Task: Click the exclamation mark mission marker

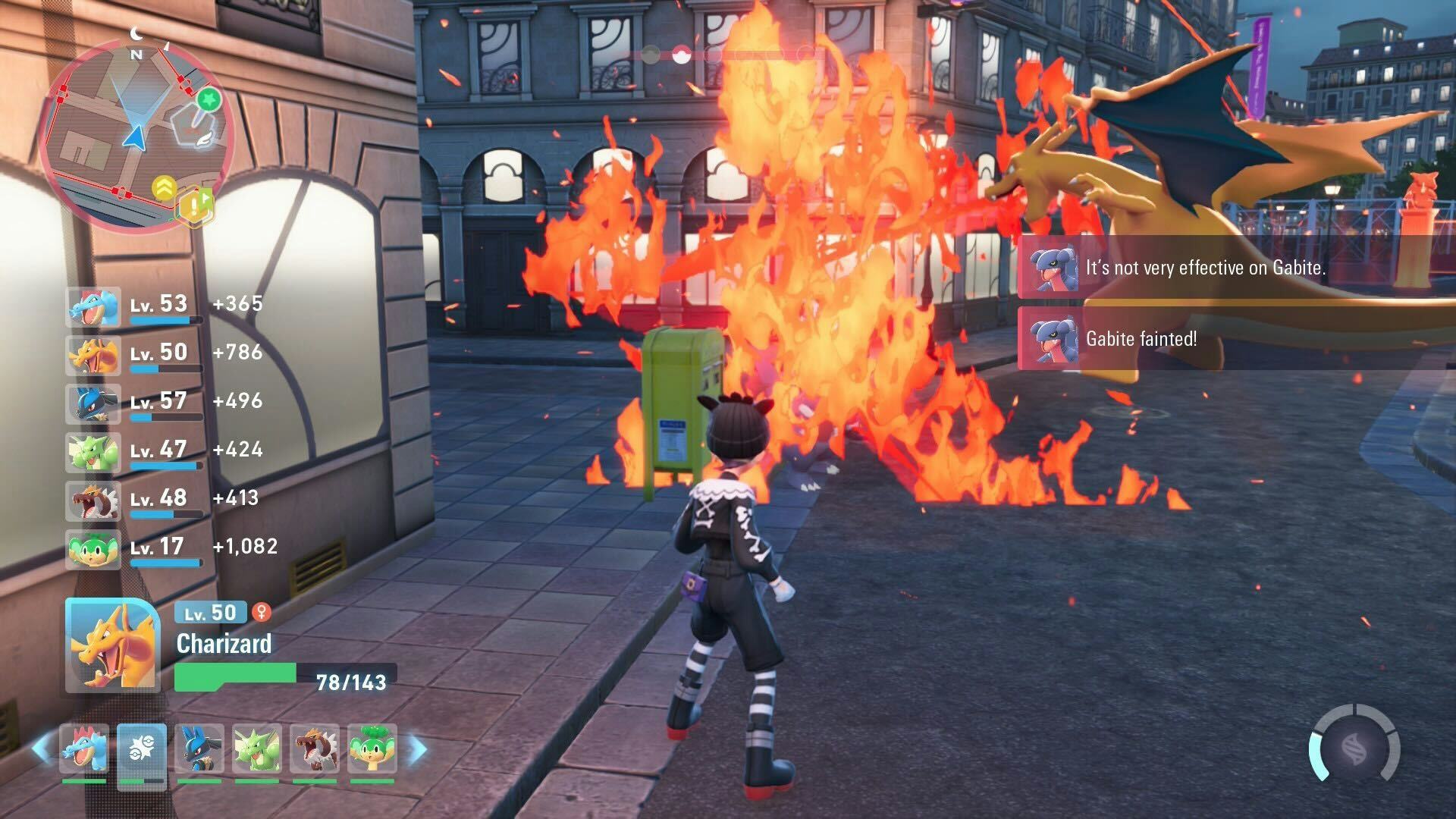Action: click(x=195, y=205)
